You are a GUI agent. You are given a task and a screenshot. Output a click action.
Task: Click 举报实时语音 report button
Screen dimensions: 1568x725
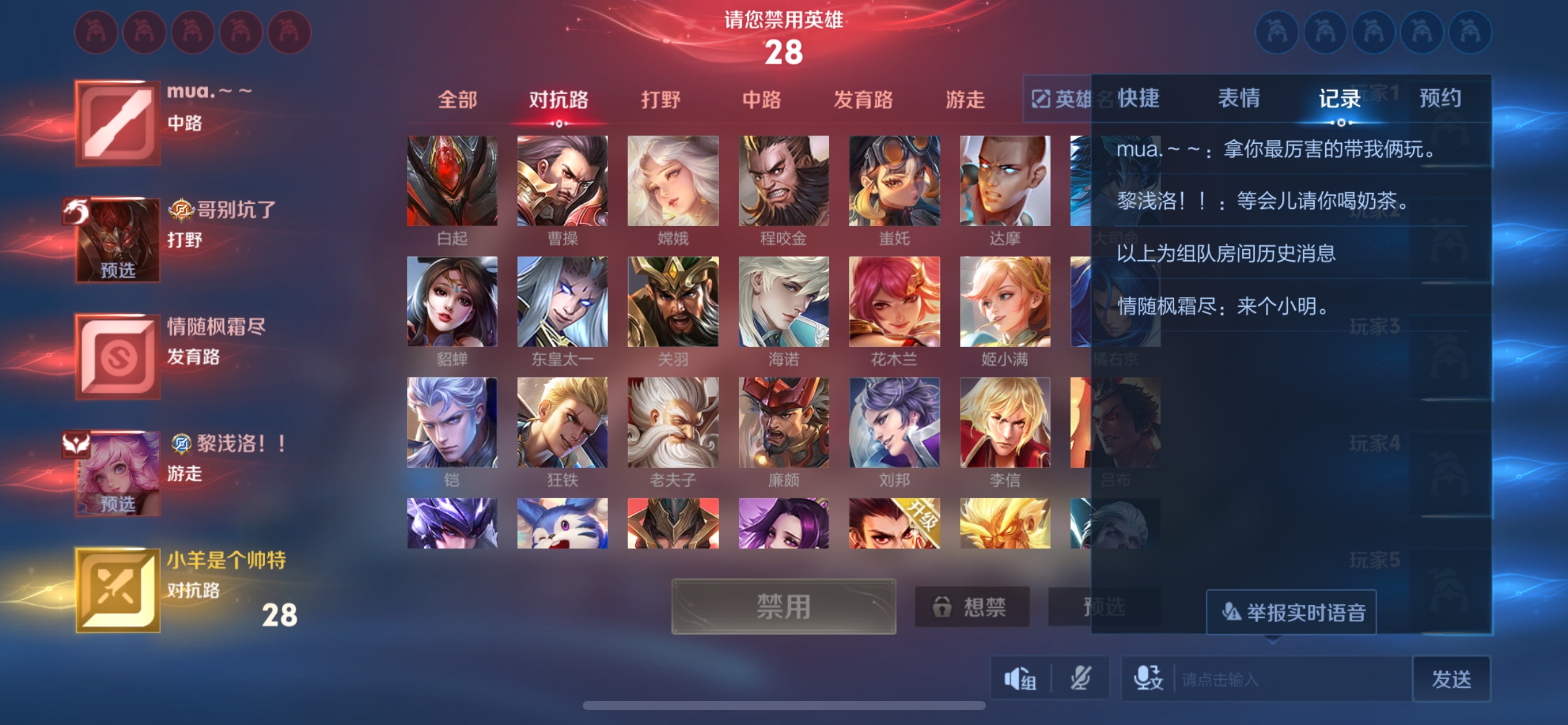(x=1291, y=613)
